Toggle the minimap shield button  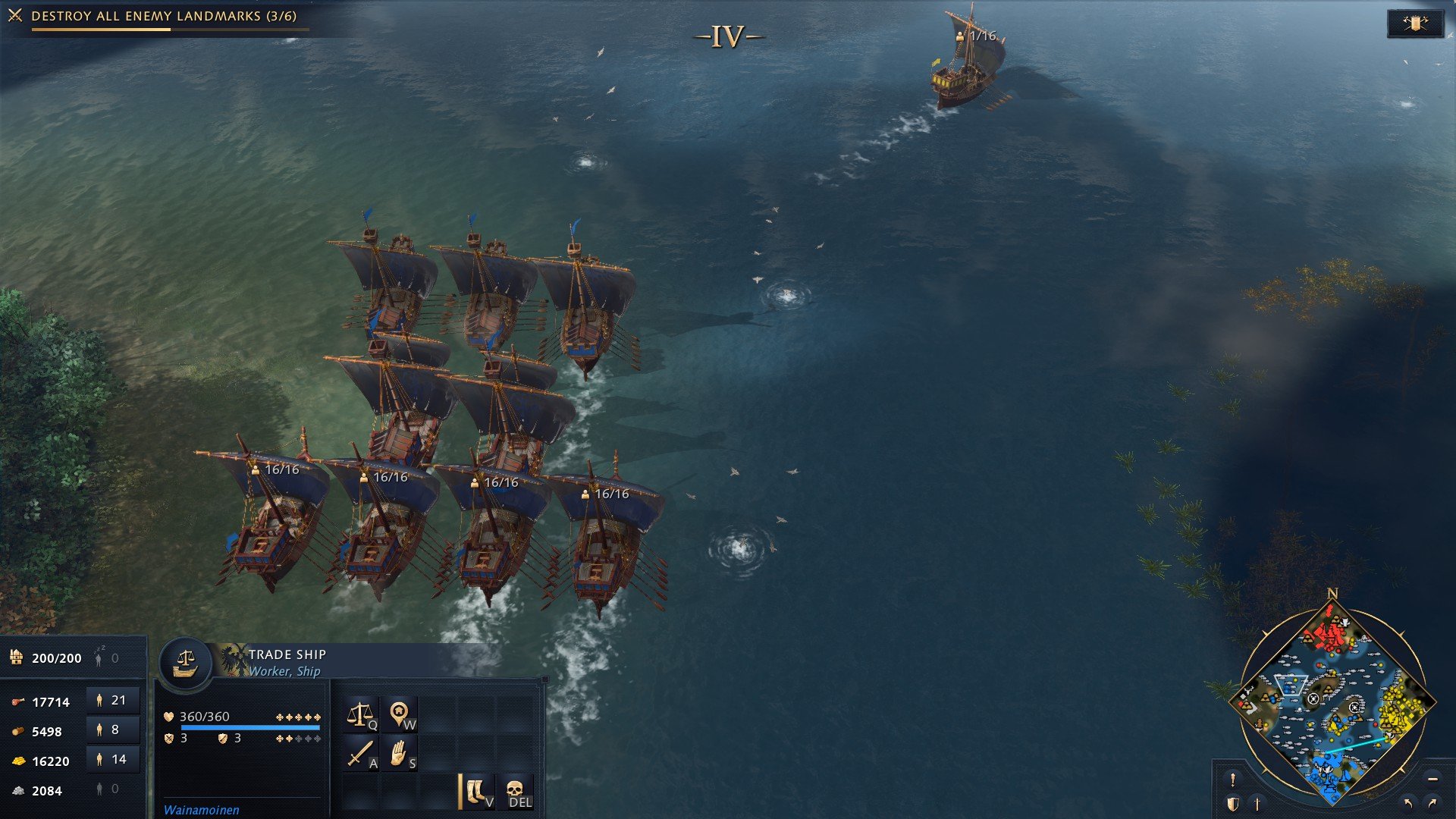[x=1233, y=804]
